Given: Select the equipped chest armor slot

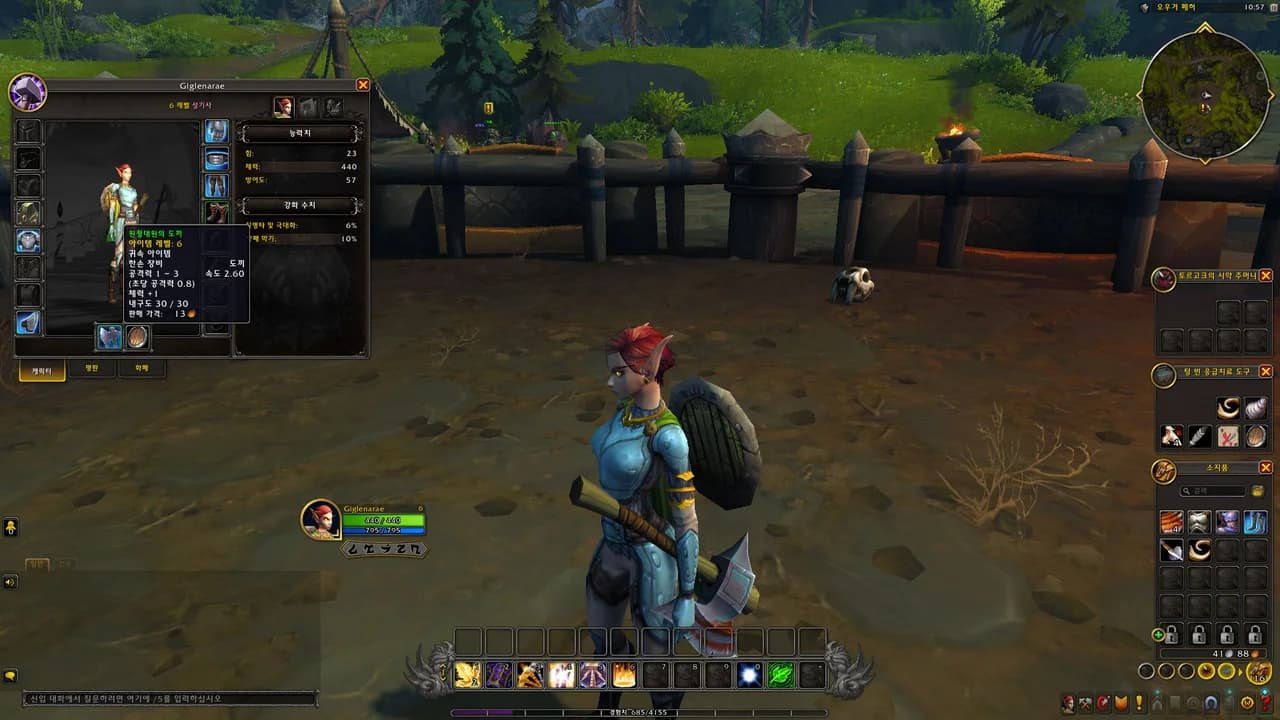Looking at the screenshot, I should (28, 241).
